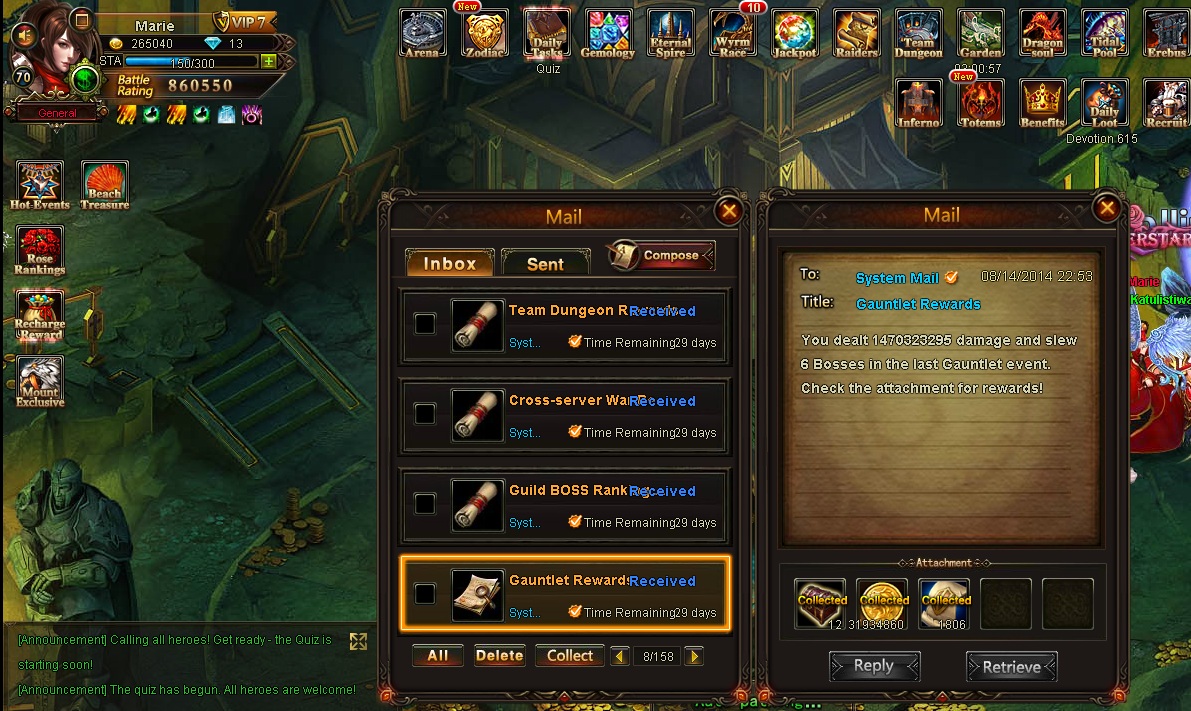Open the Jackpot icon
Viewport: 1191px width, 711px height.
795,34
